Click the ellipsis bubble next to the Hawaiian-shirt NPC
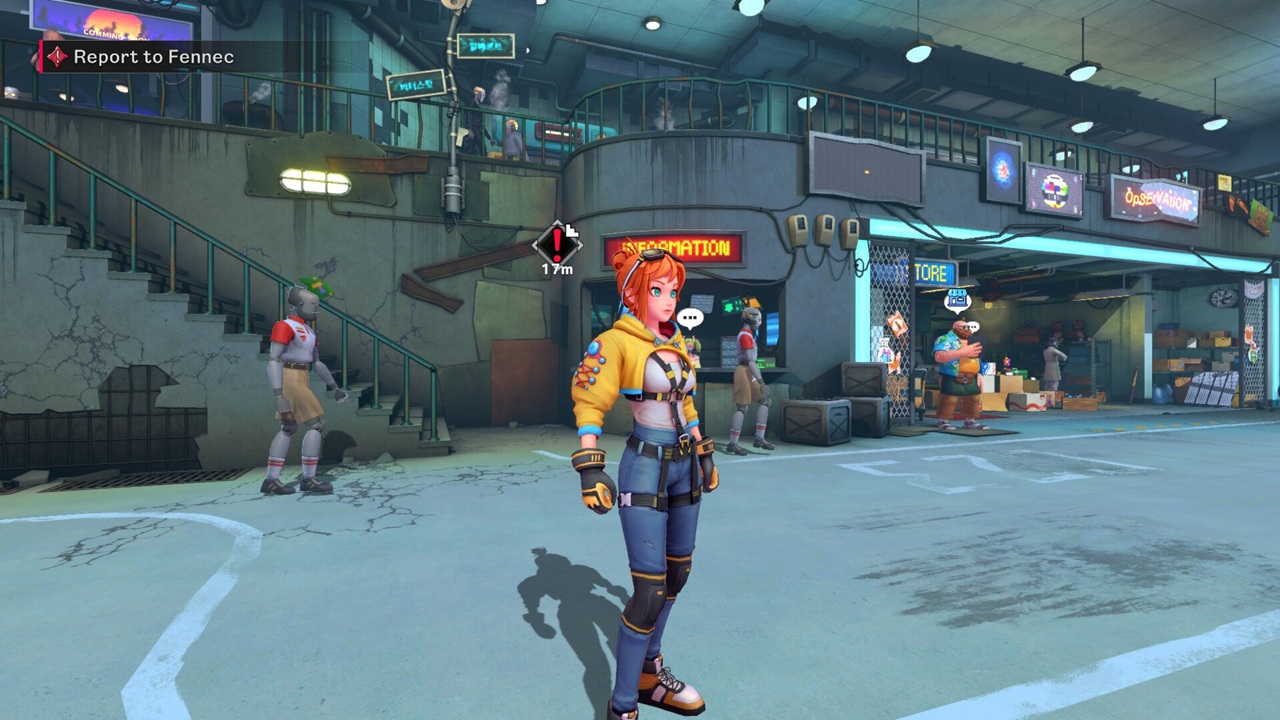The height and width of the screenshot is (720, 1280). pyautogui.click(x=973, y=328)
